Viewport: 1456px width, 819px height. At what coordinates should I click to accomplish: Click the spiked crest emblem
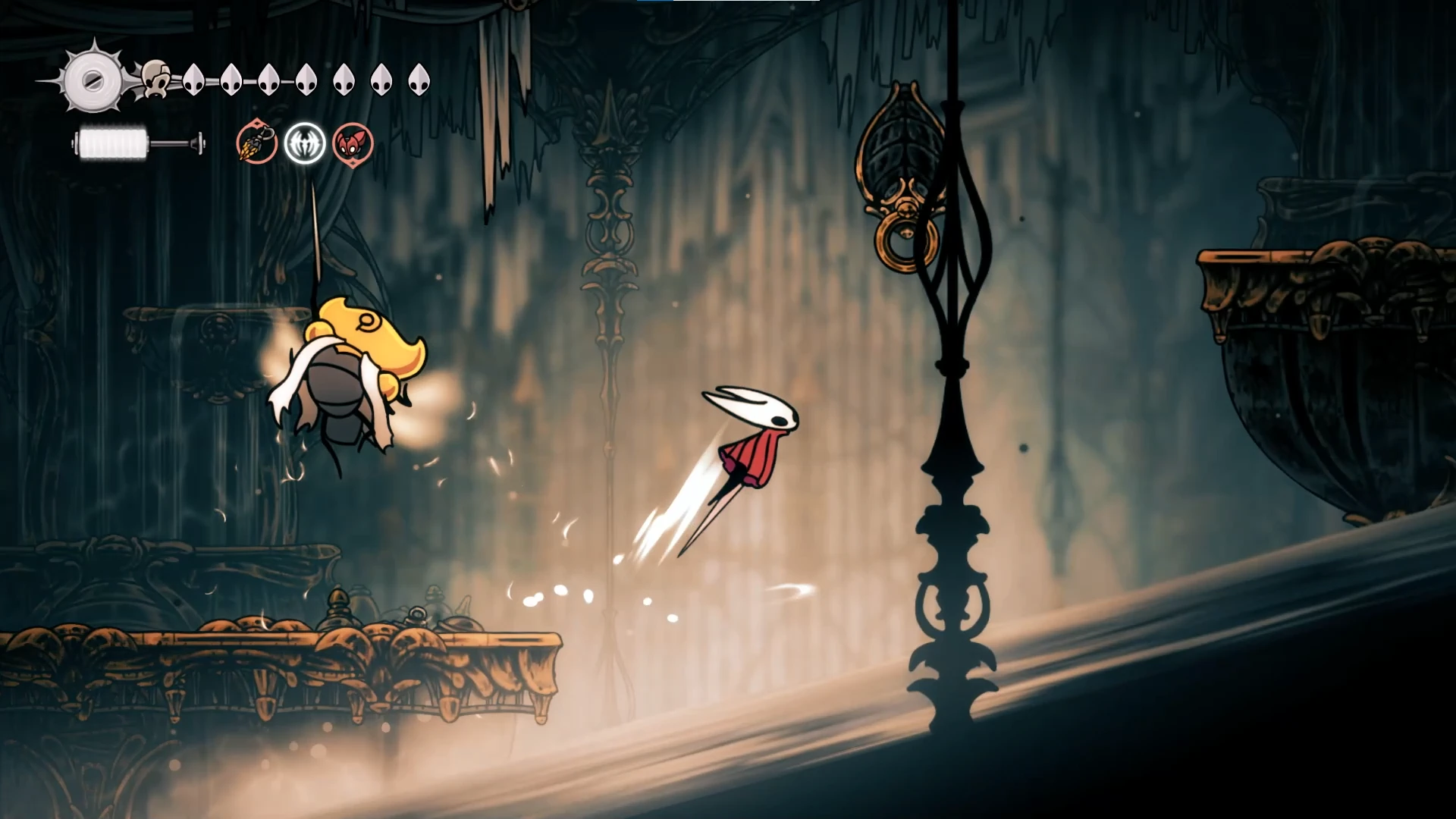[x=93, y=80]
